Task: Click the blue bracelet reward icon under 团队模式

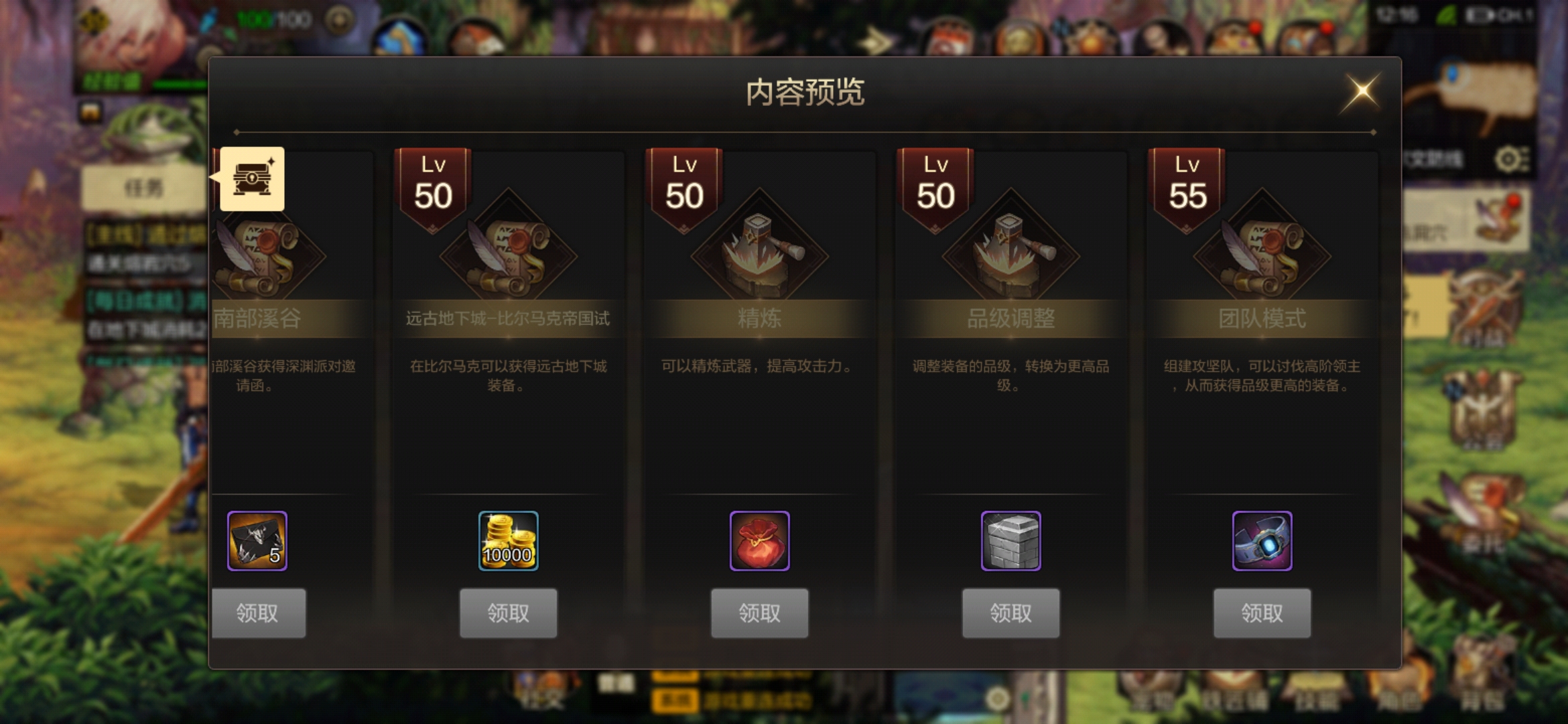Action: (1262, 540)
